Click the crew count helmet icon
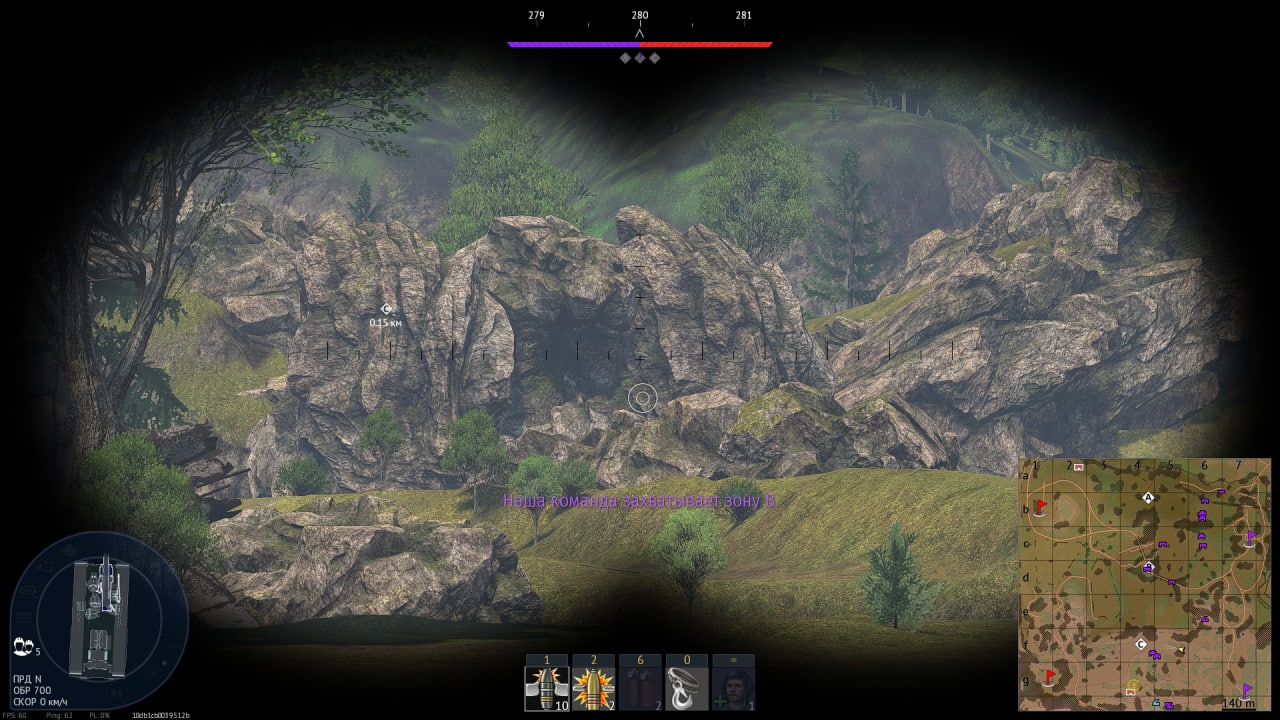The image size is (1280, 720). click(x=21, y=650)
